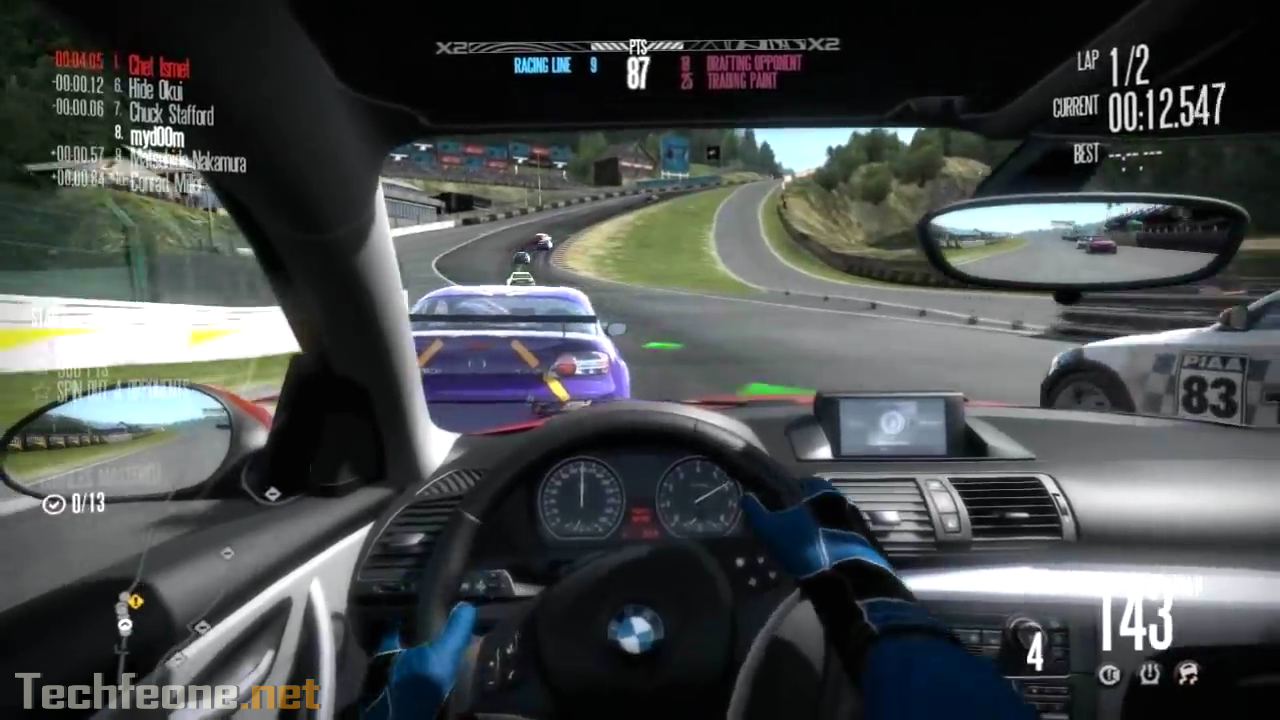Screen dimensions: 1280x720
Task: Select leader Chet Ismet in standings
Action: tap(158, 67)
